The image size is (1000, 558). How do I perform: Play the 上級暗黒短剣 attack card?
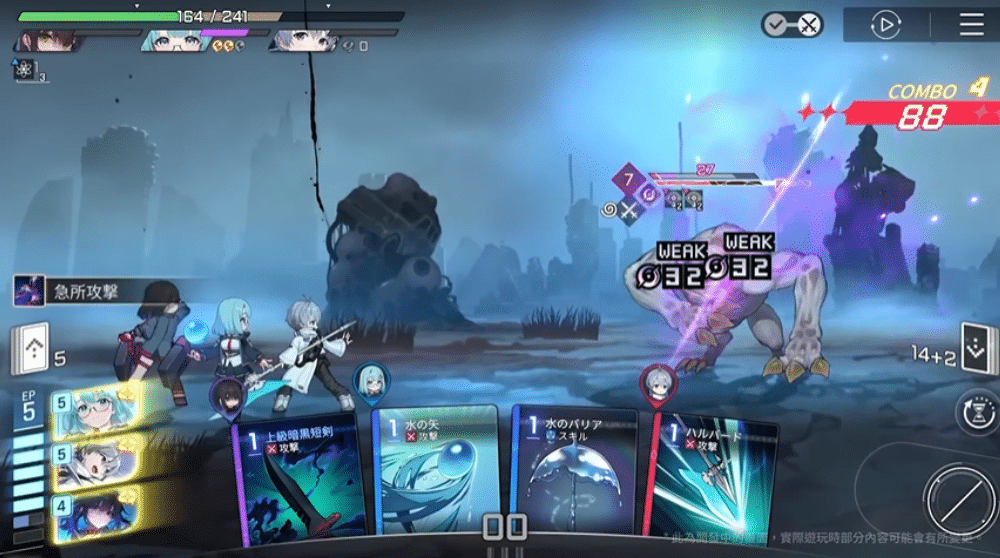tap(301, 480)
